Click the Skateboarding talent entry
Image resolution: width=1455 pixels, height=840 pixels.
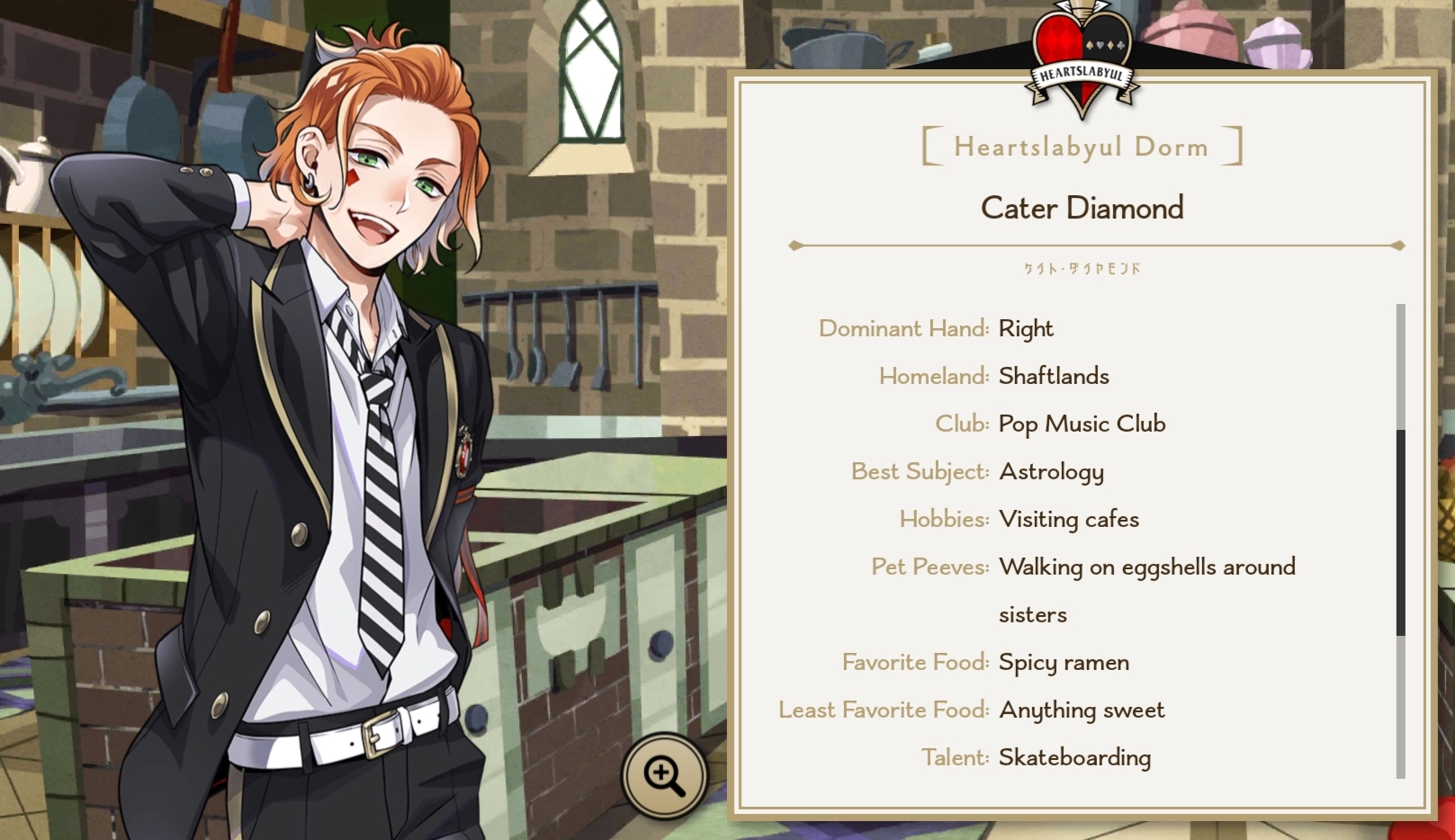click(x=1073, y=757)
